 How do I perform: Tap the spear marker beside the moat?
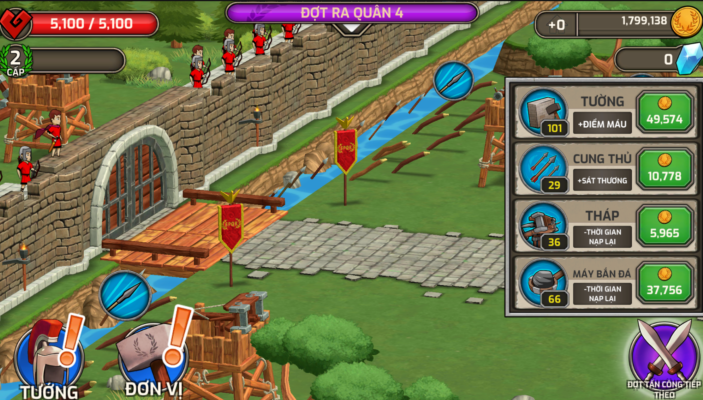[452, 80]
